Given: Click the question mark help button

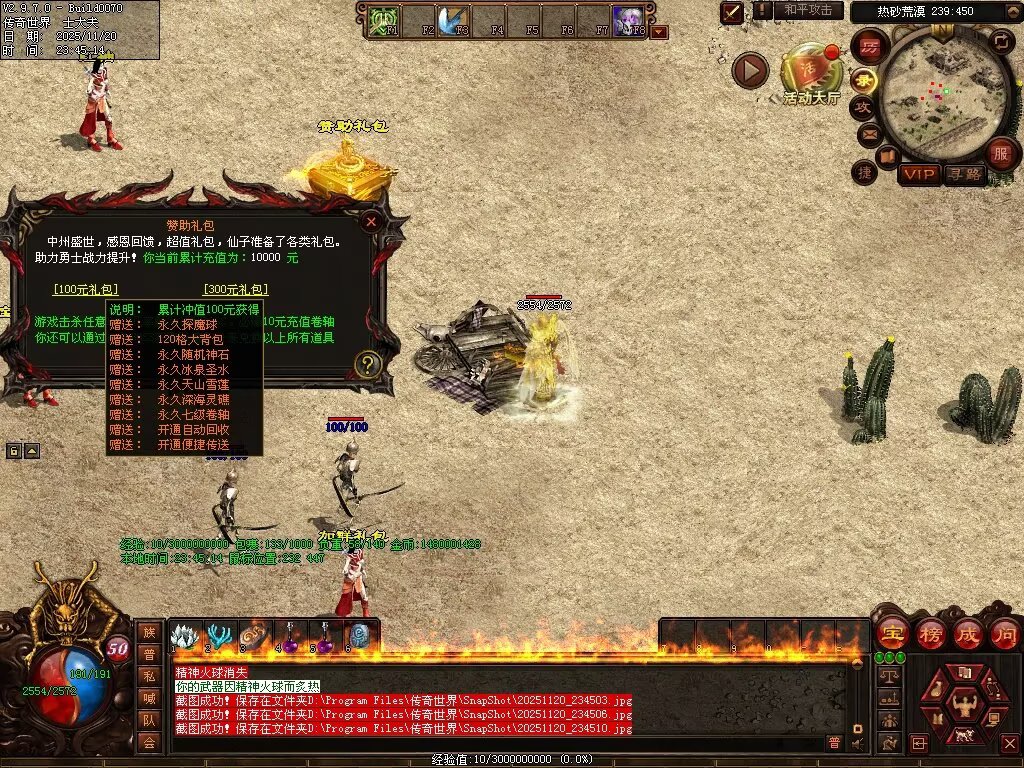Looking at the screenshot, I should (x=368, y=364).
